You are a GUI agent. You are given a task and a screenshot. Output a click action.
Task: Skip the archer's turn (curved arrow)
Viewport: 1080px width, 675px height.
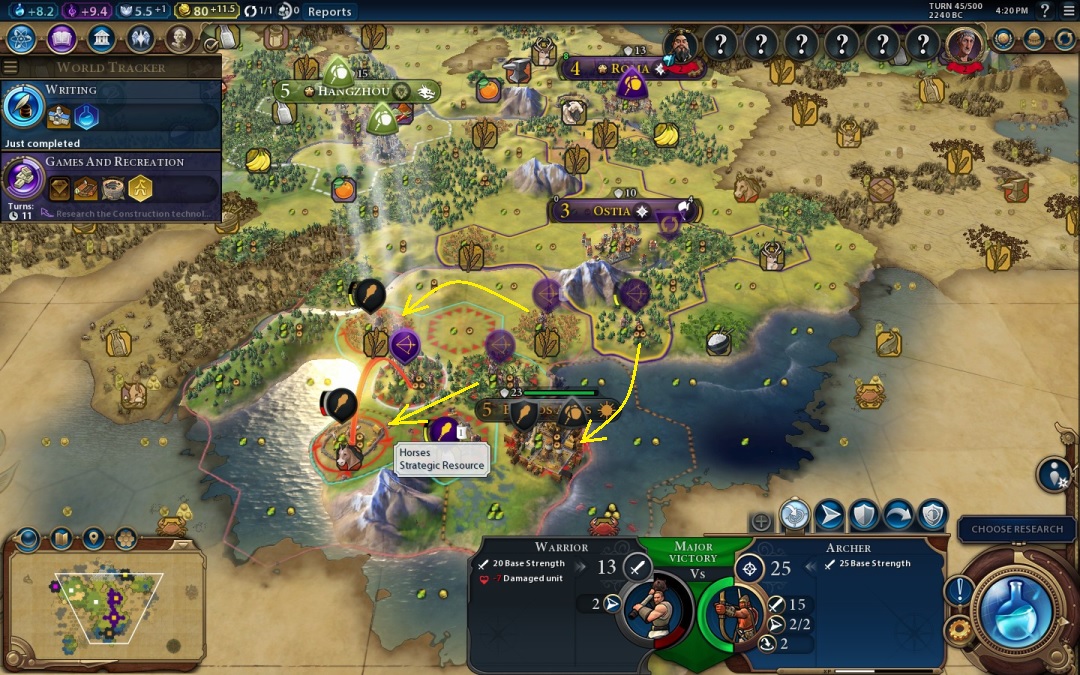(897, 515)
